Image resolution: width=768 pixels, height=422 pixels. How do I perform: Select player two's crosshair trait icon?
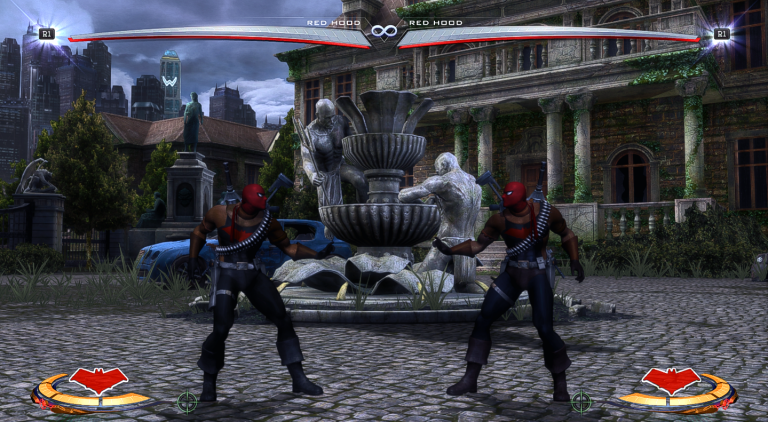click(581, 402)
